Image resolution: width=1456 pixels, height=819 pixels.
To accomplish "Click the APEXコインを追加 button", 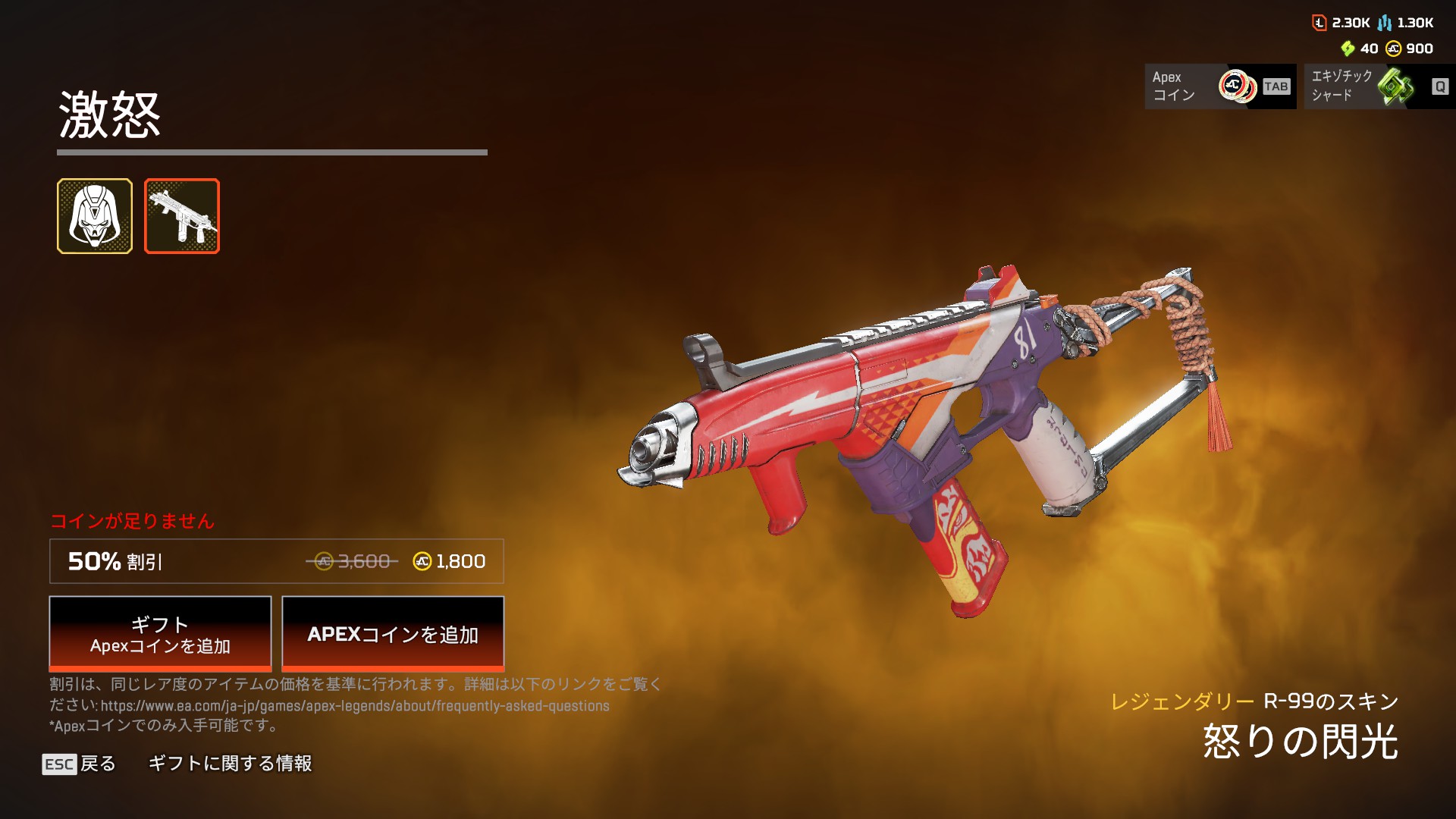I will pyautogui.click(x=393, y=634).
